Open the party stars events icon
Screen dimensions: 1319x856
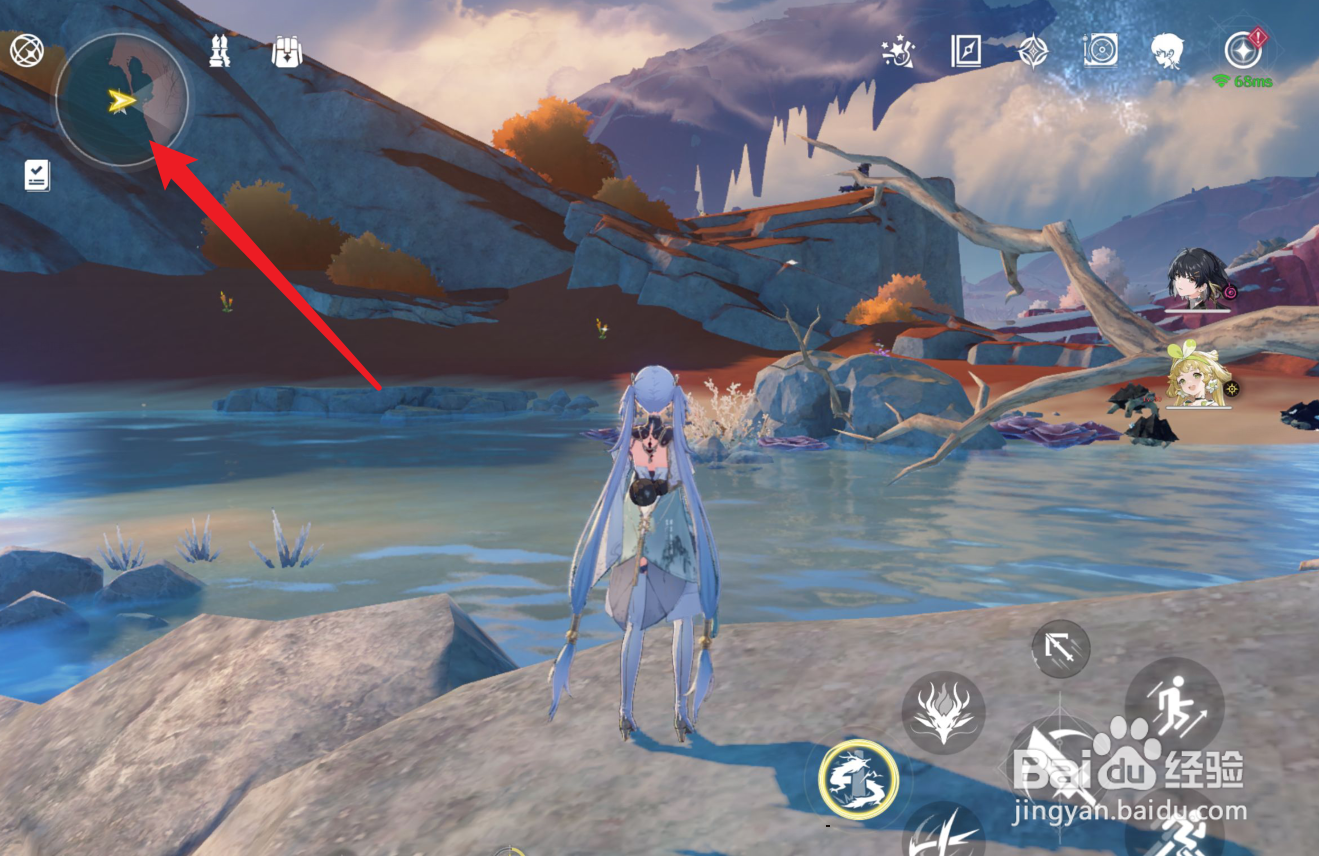pyautogui.click(x=898, y=51)
